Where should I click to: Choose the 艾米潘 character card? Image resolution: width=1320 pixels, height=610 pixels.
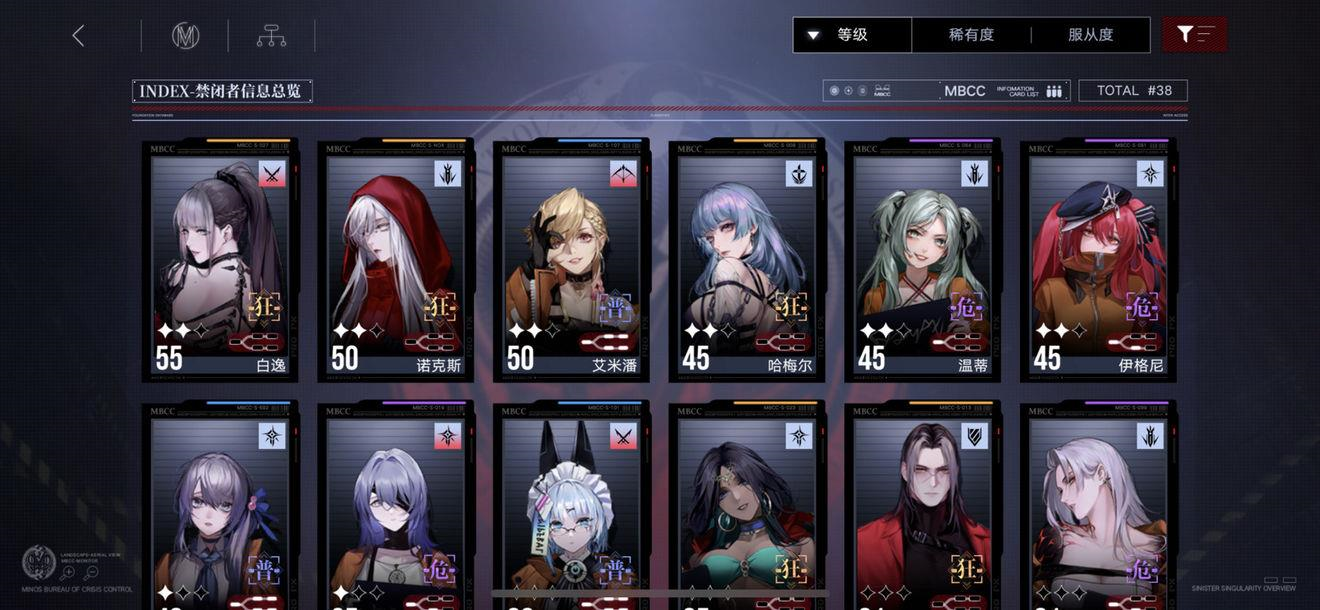[572, 260]
